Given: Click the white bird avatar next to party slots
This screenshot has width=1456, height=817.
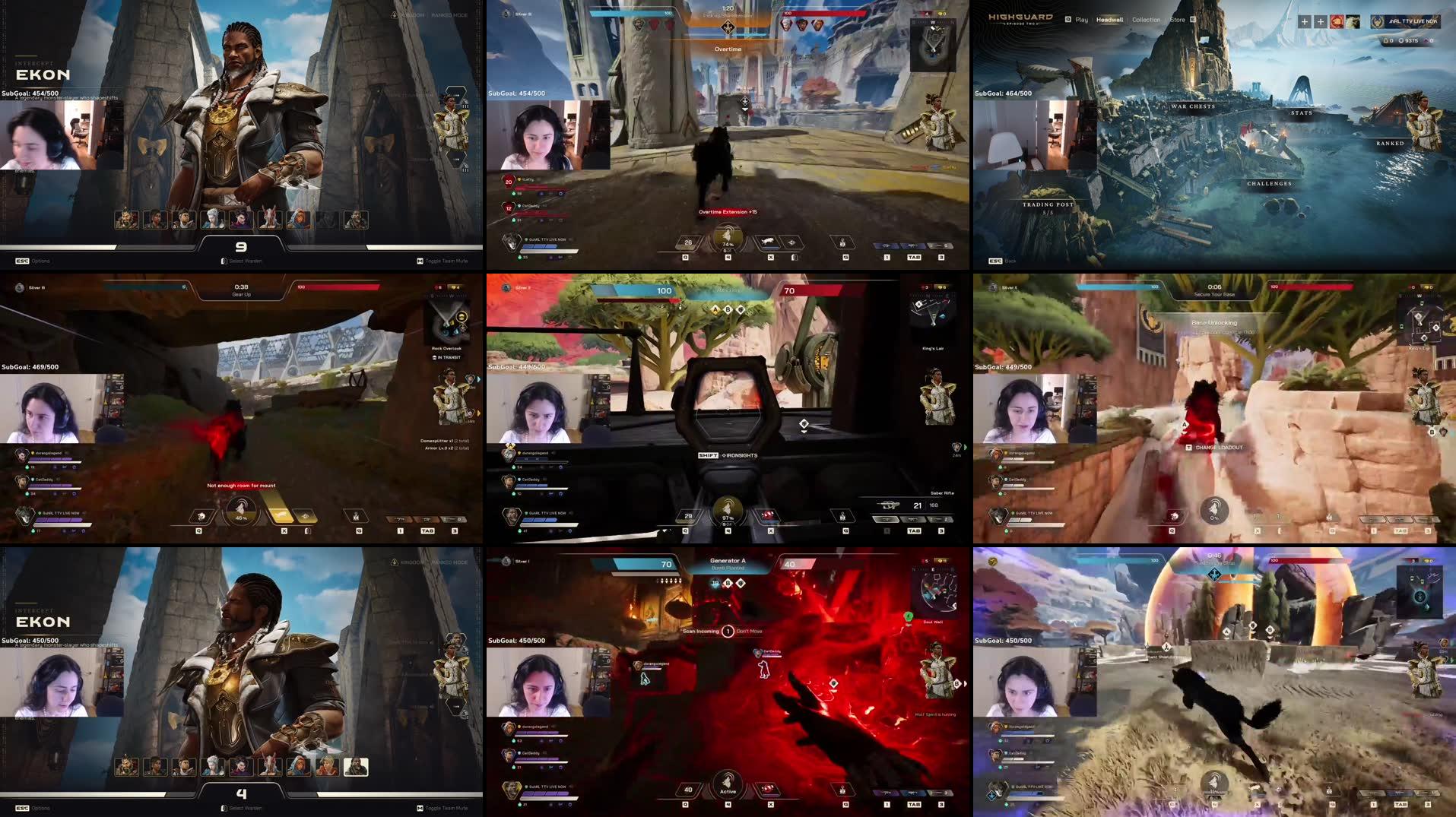Looking at the screenshot, I should click(1353, 22).
